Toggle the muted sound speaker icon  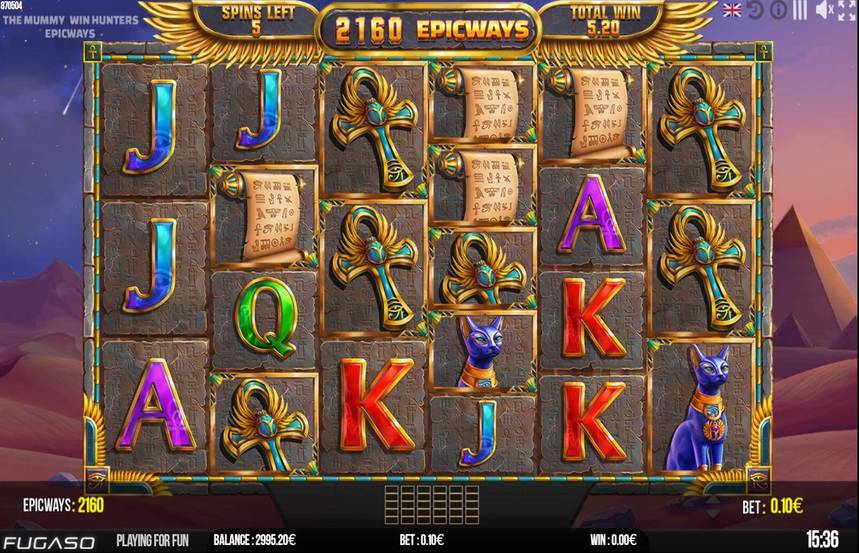pyautogui.click(x=822, y=11)
